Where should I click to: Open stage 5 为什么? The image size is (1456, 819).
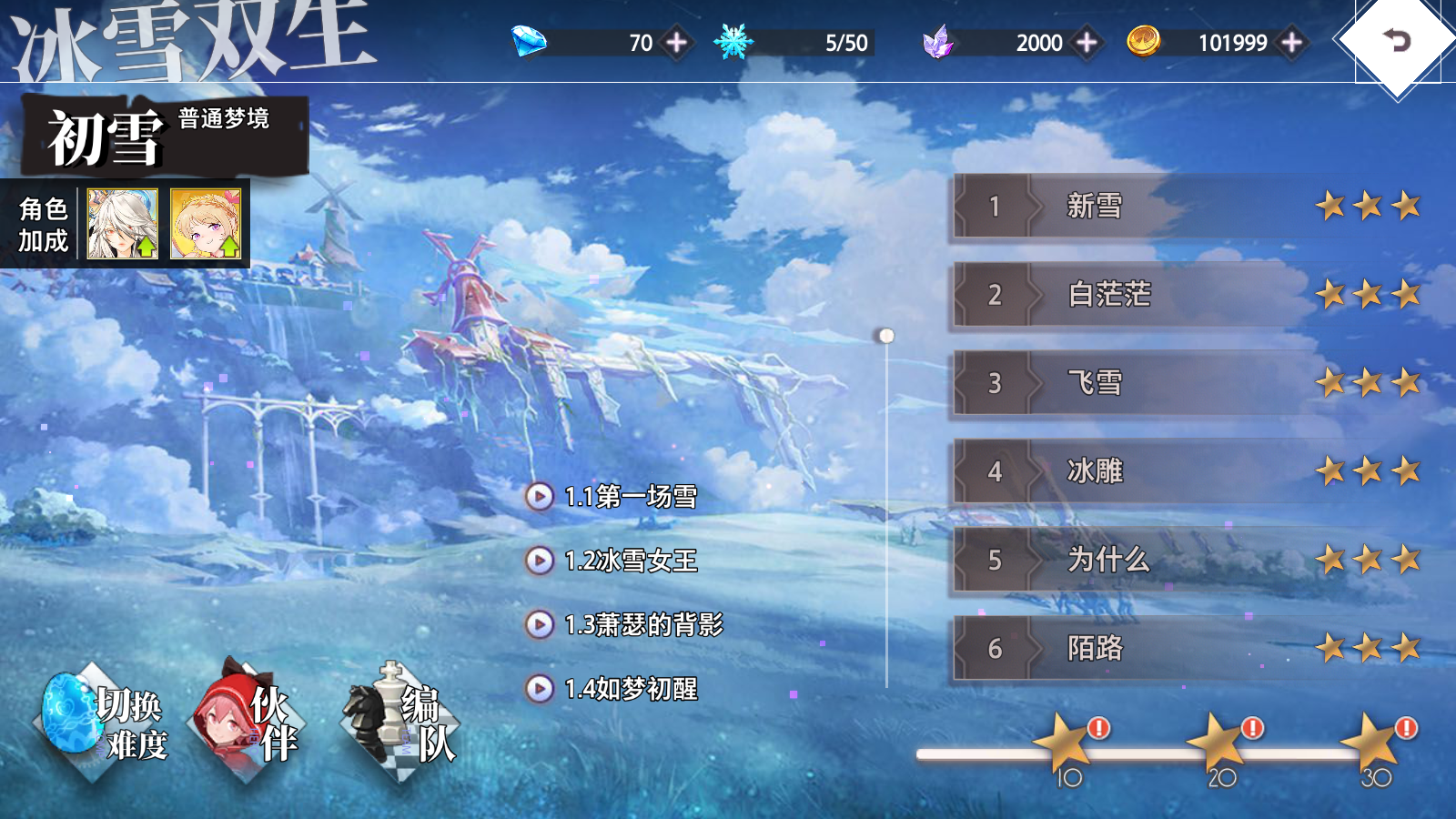(x=1183, y=560)
